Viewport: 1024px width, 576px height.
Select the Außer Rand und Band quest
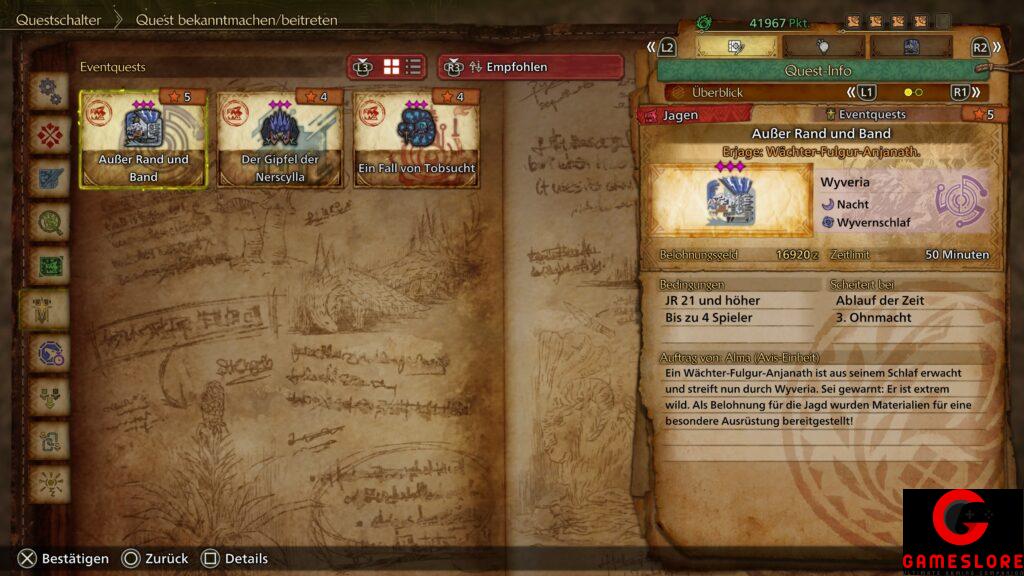(143, 138)
